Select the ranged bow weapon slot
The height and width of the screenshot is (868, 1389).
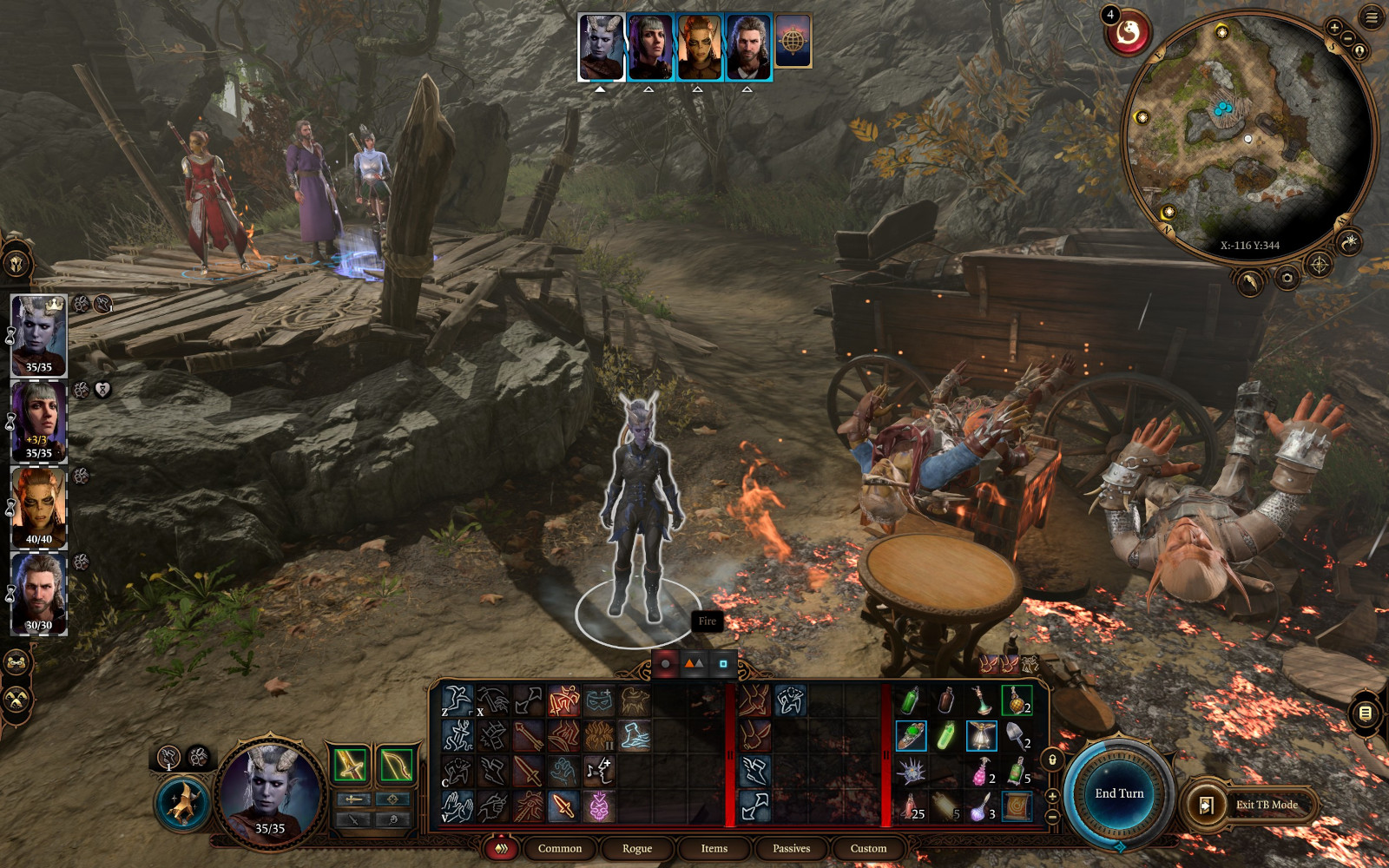396,764
